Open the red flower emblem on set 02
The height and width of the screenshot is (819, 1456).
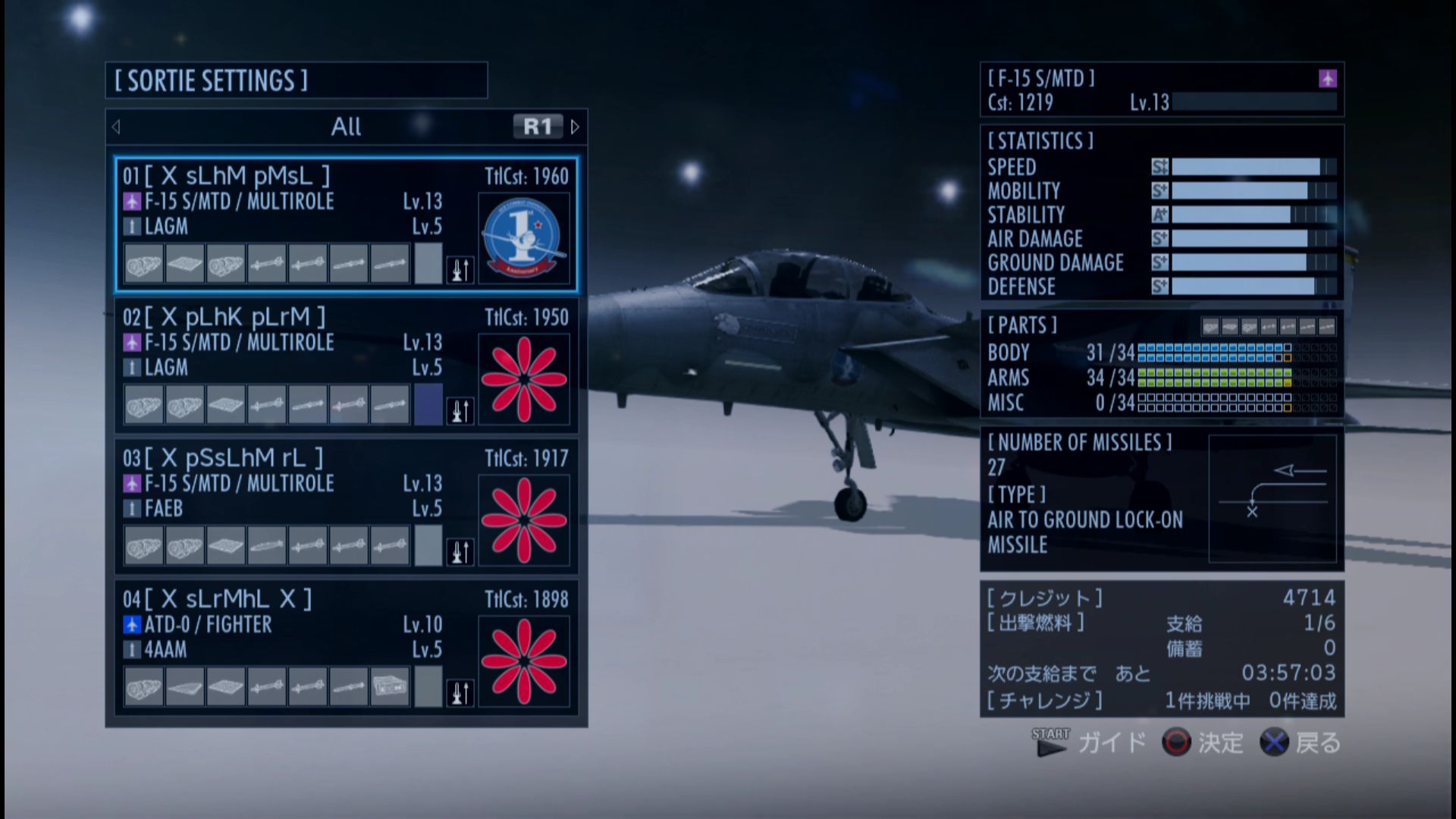pyautogui.click(x=523, y=379)
